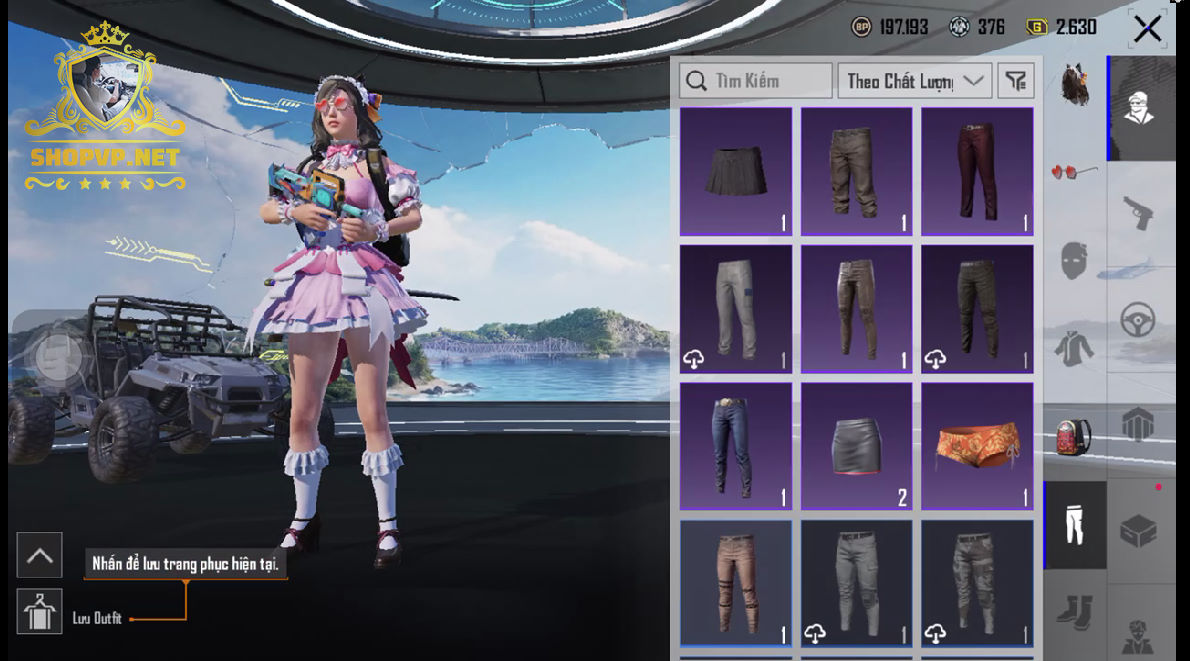Open the steering wheel vehicle section
1190x661 pixels.
(1138, 320)
